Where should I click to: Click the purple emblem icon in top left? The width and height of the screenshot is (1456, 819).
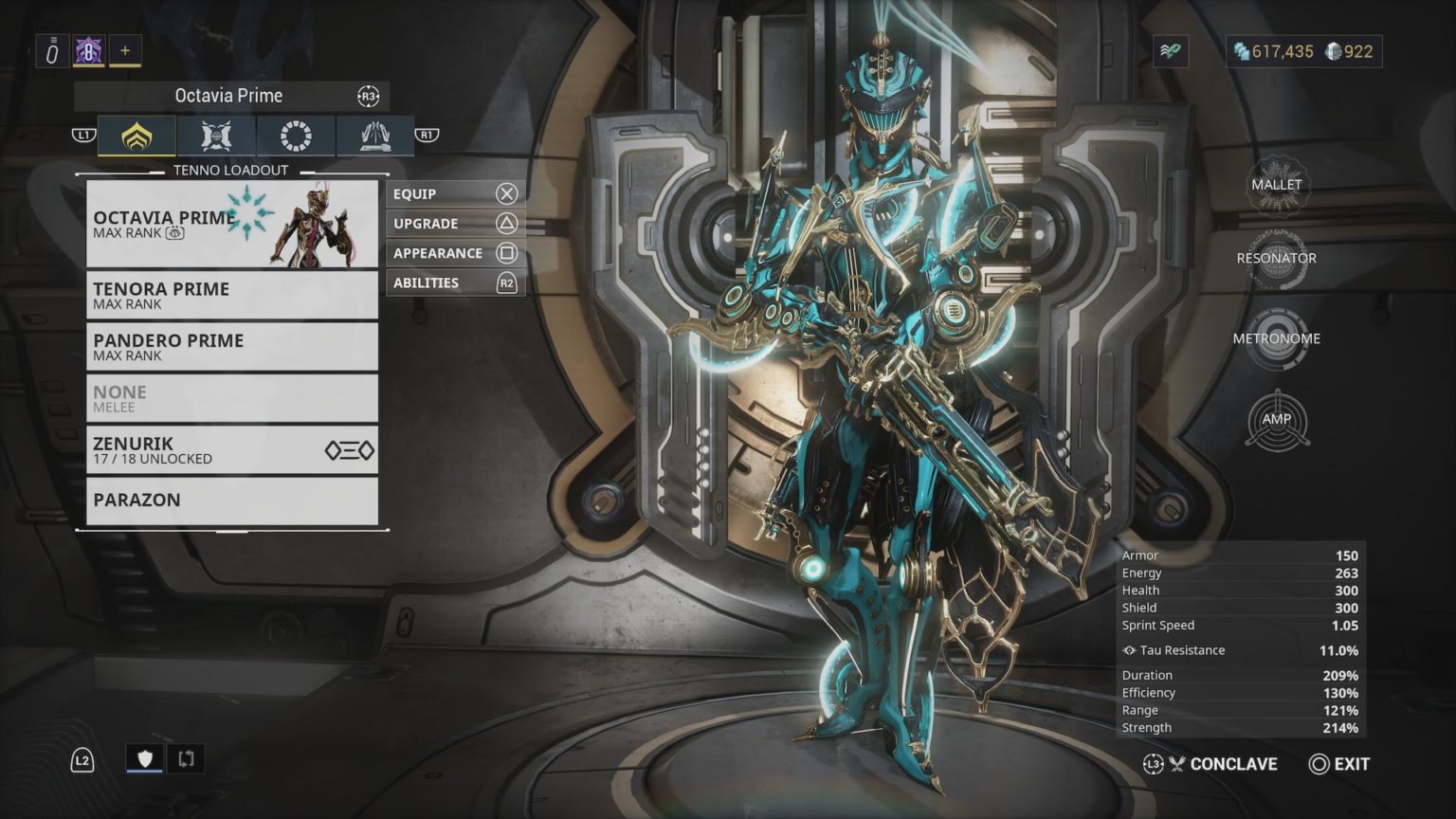coord(87,51)
